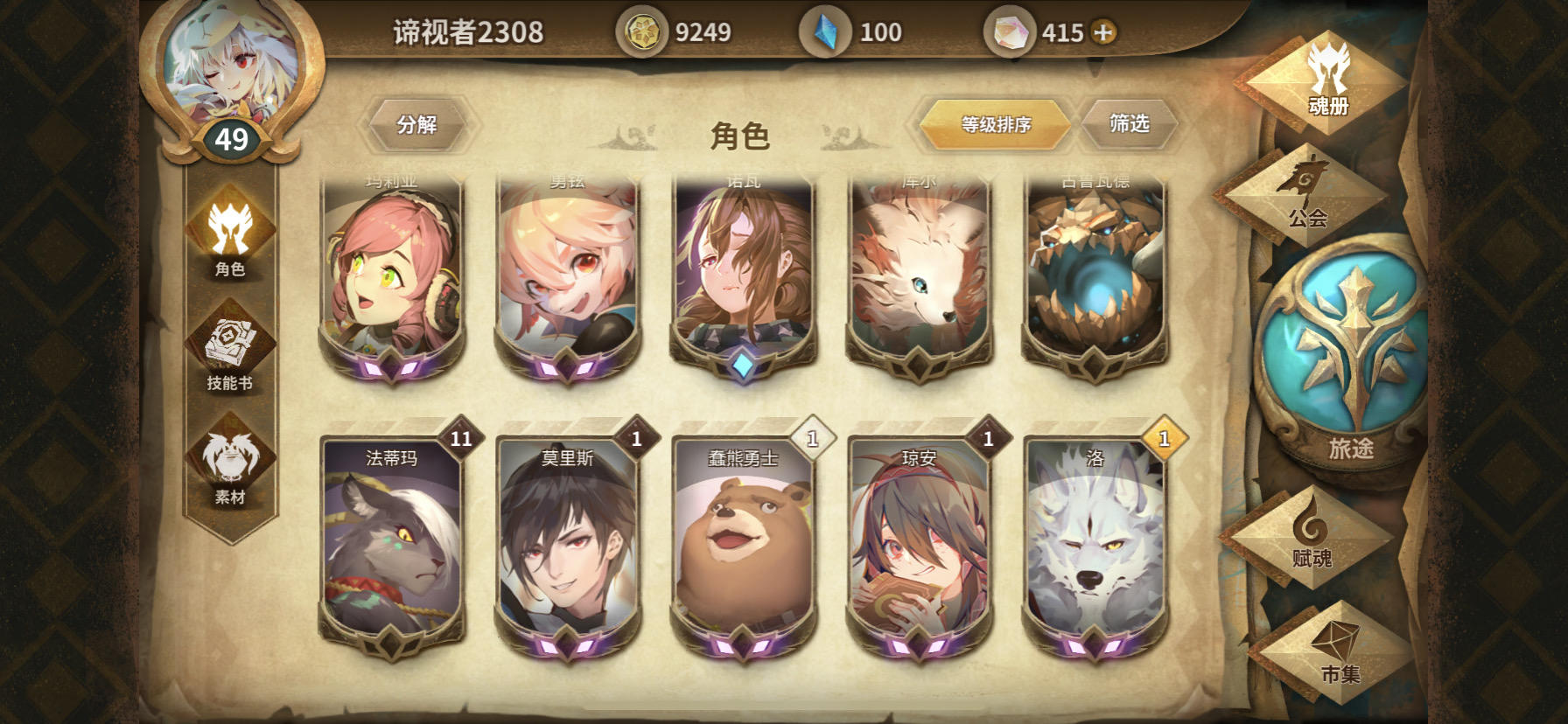Select the 玛利亚 character card
This screenshot has height=724, width=1568.
pyautogui.click(x=394, y=271)
